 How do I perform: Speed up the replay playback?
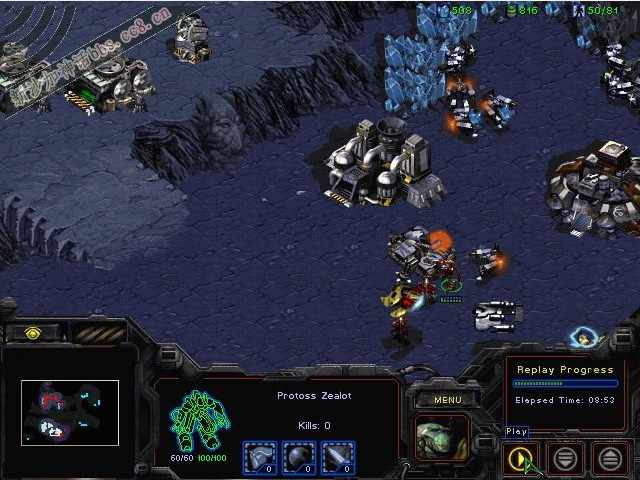point(610,458)
